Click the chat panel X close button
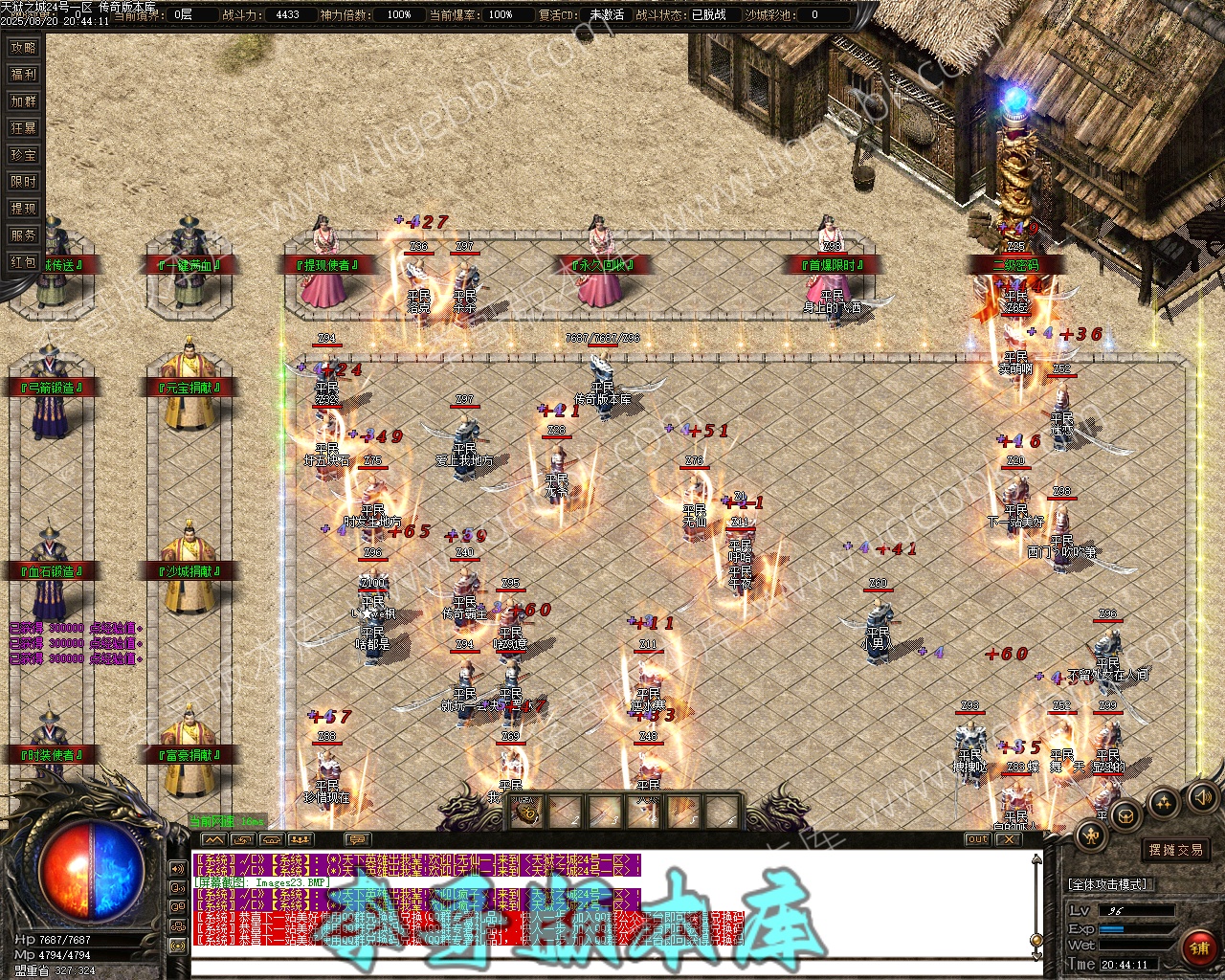Viewport: 1225px width, 980px height. click(x=1007, y=839)
